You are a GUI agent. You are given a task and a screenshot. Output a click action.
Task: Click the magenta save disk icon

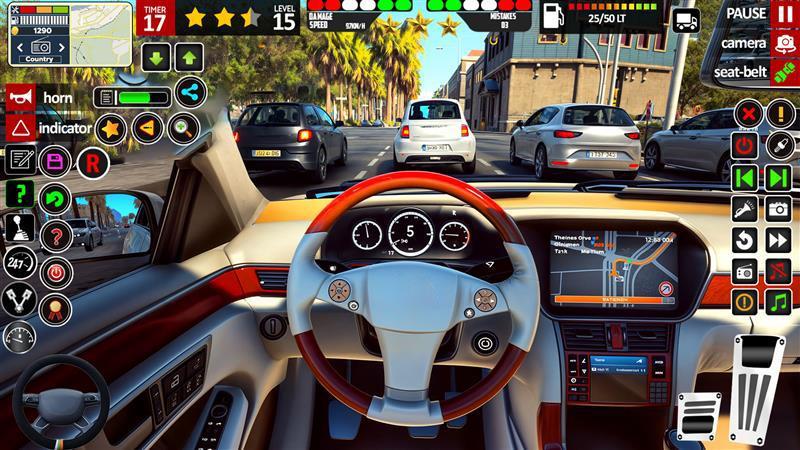[56, 160]
